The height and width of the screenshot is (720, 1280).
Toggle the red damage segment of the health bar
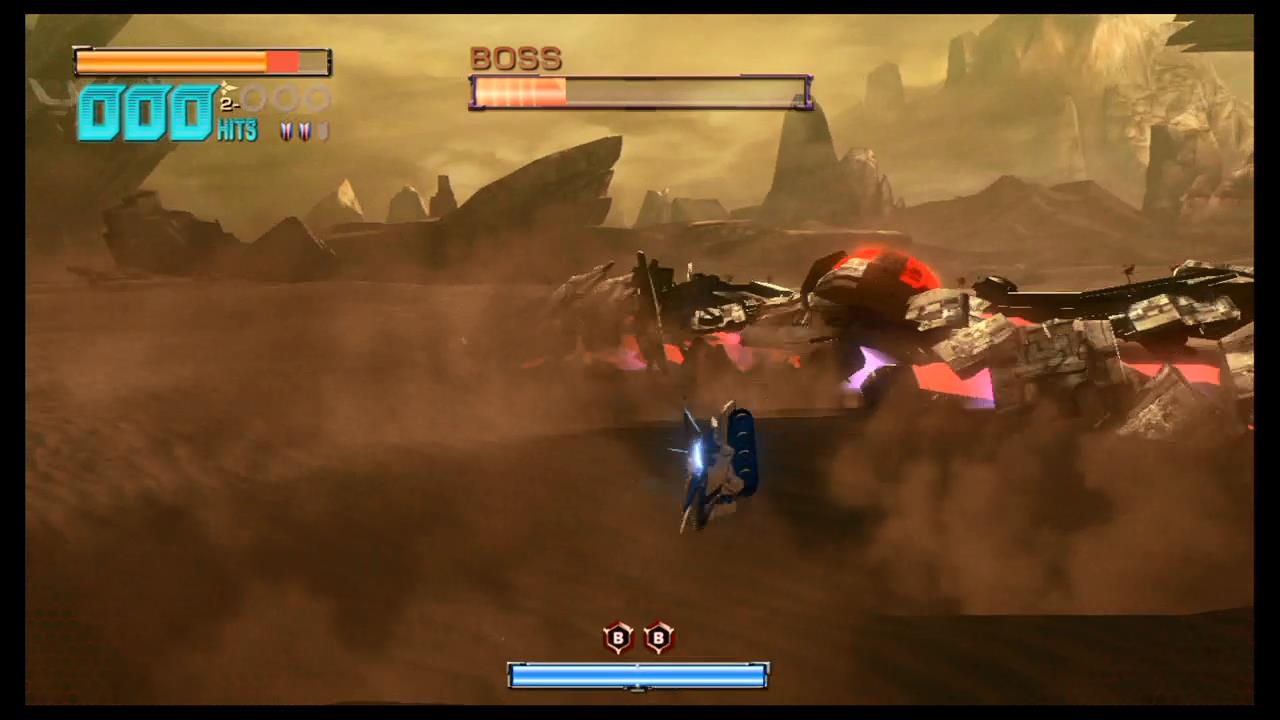(x=283, y=62)
